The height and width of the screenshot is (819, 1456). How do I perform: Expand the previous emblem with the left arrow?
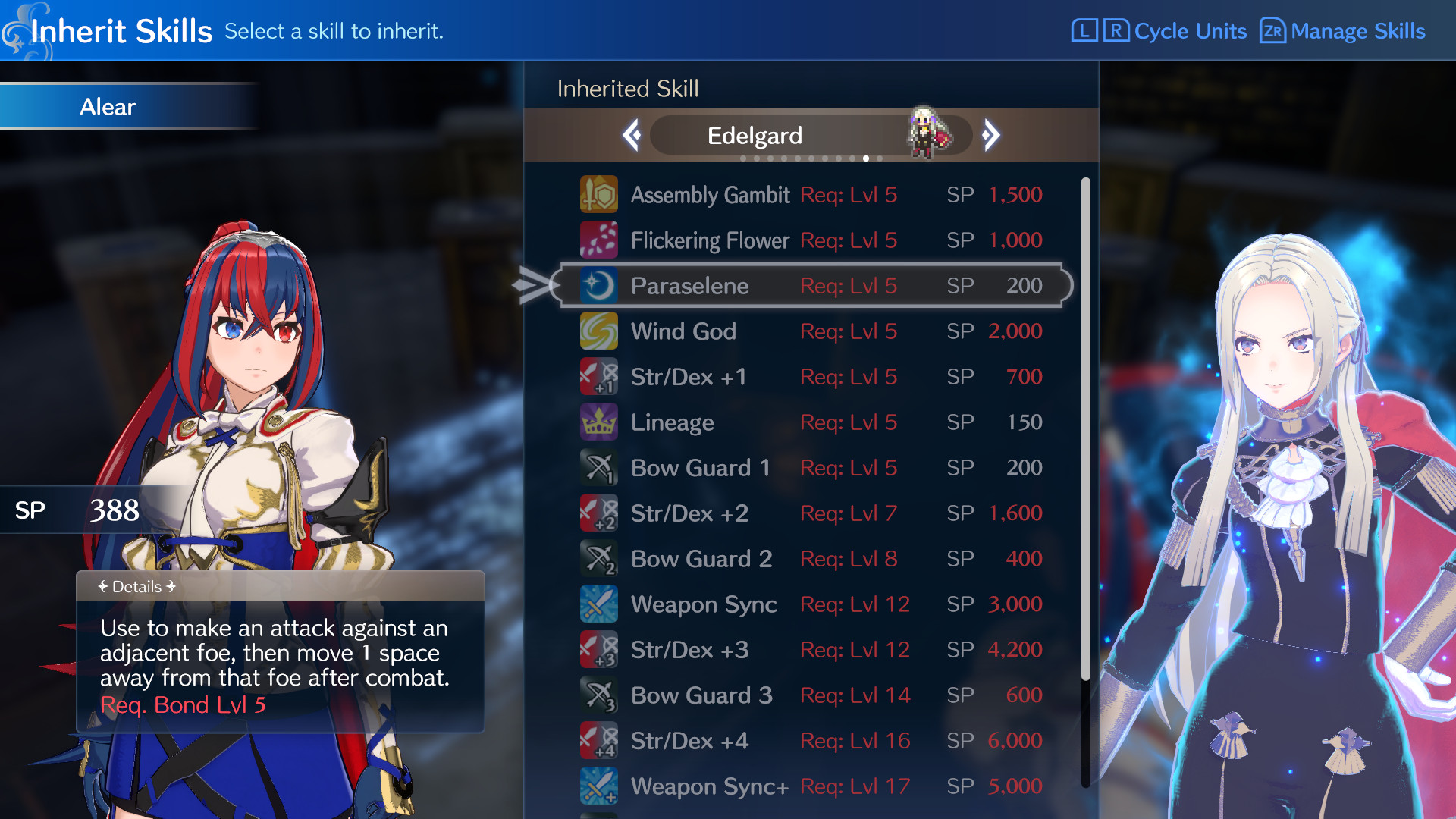pyautogui.click(x=632, y=134)
